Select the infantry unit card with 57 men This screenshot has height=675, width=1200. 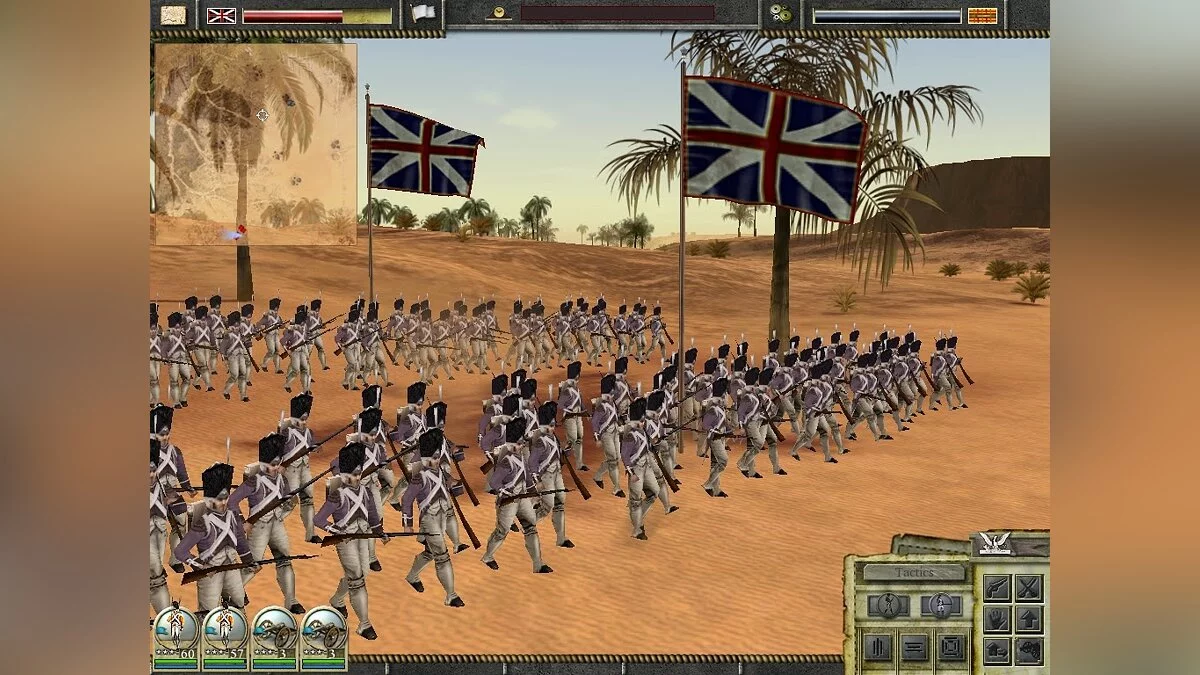(225, 637)
